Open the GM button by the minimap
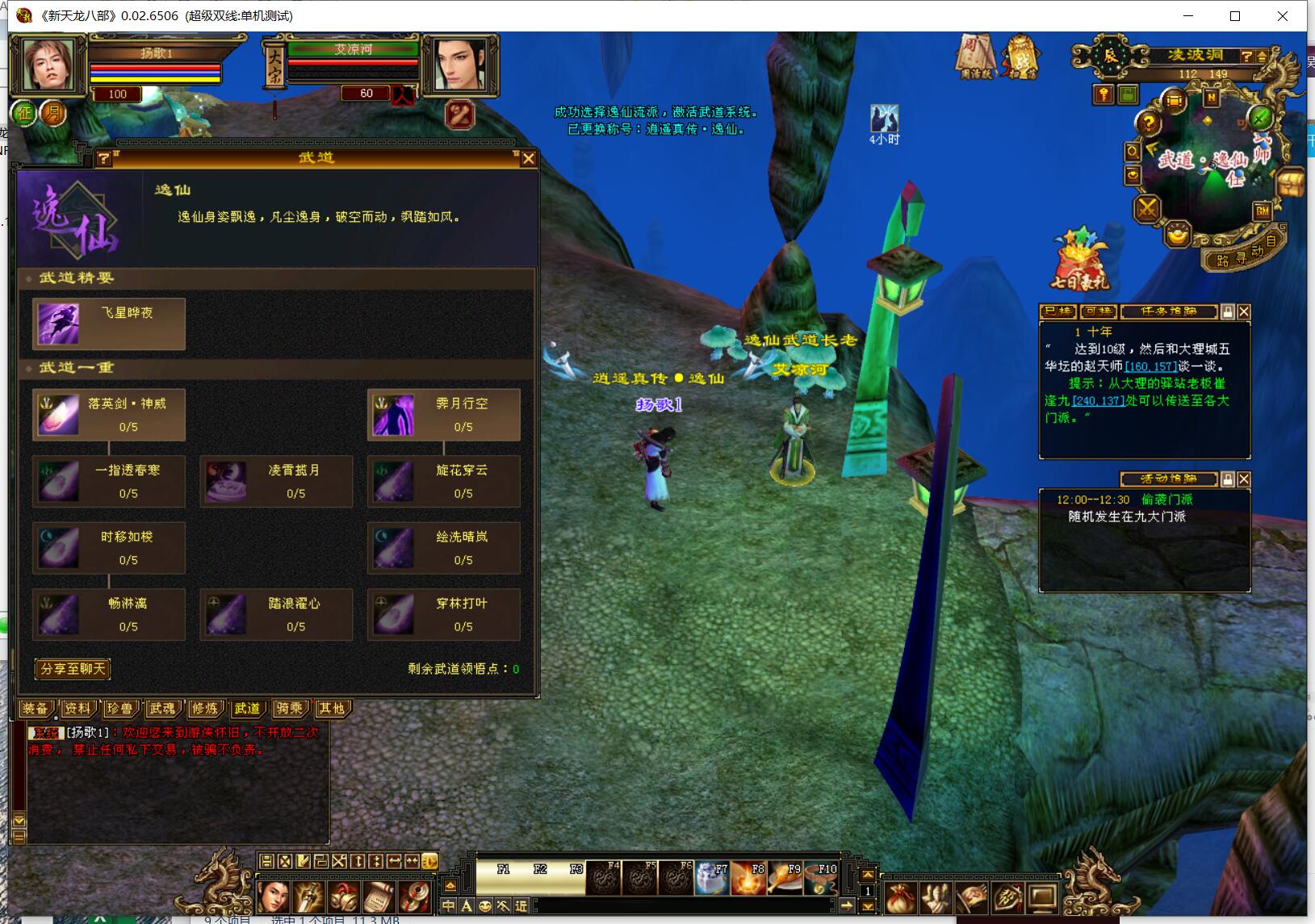The height and width of the screenshot is (924, 1315). [x=1263, y=211]
